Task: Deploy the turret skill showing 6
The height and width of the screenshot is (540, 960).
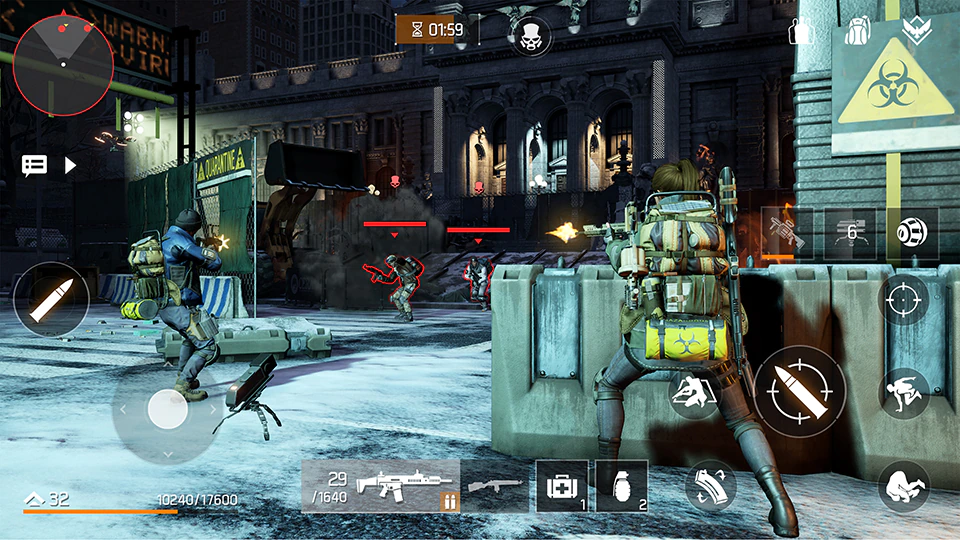Action: point(850,233)
